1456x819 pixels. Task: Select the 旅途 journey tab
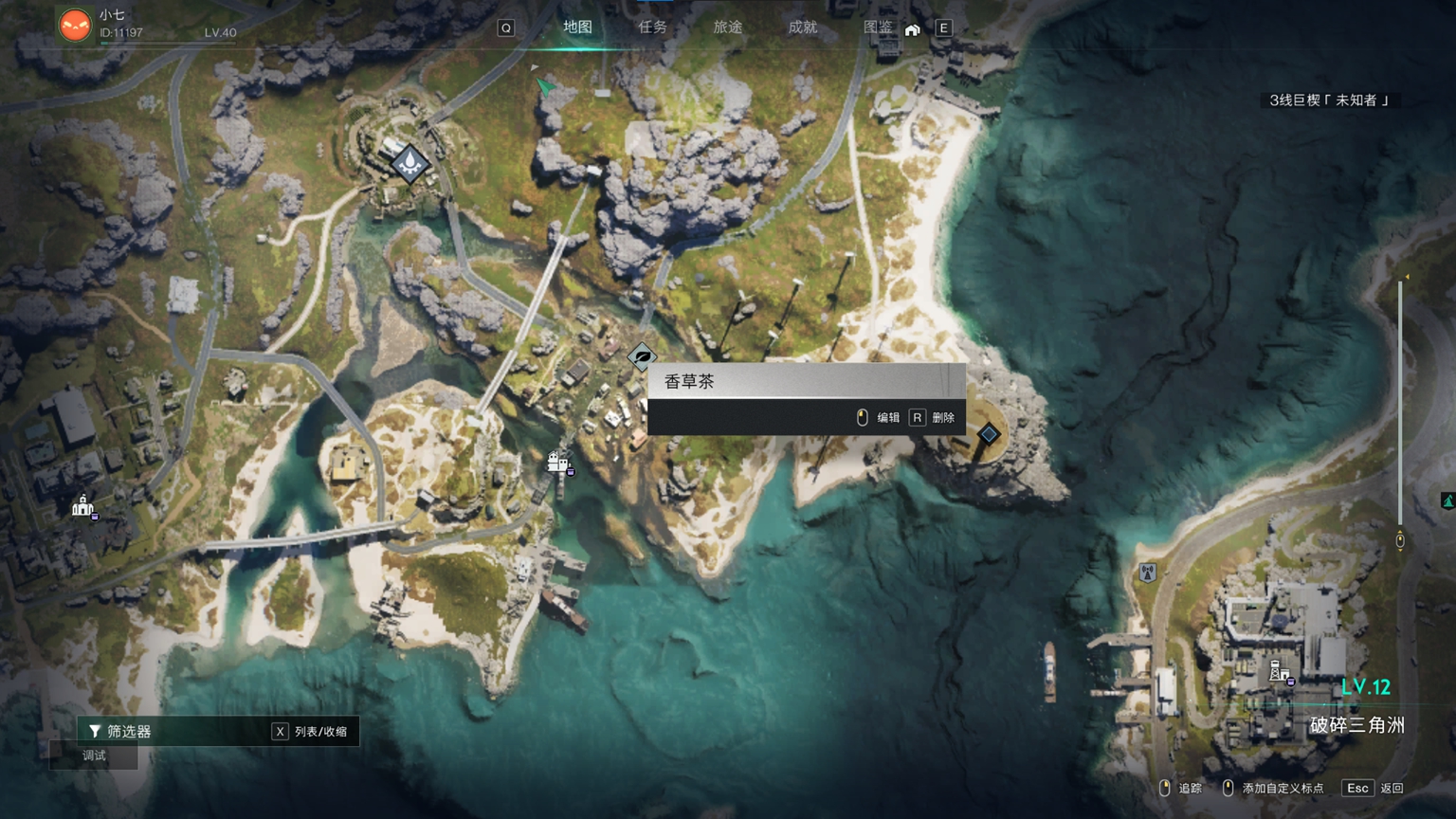pos(727,27)
